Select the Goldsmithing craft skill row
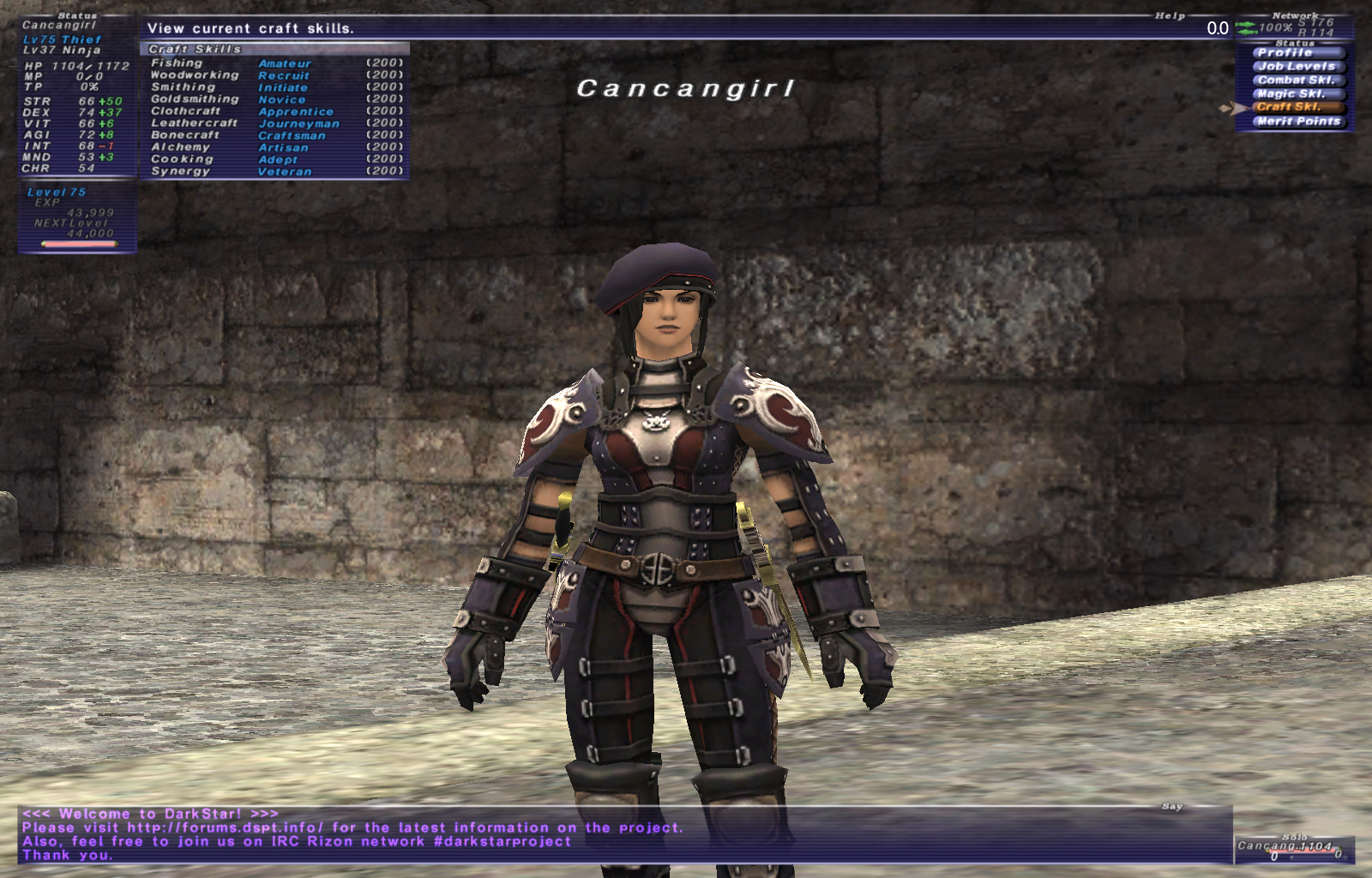Screen dimensions: 1372x878 pyautogui.click(x=274, y=99)
